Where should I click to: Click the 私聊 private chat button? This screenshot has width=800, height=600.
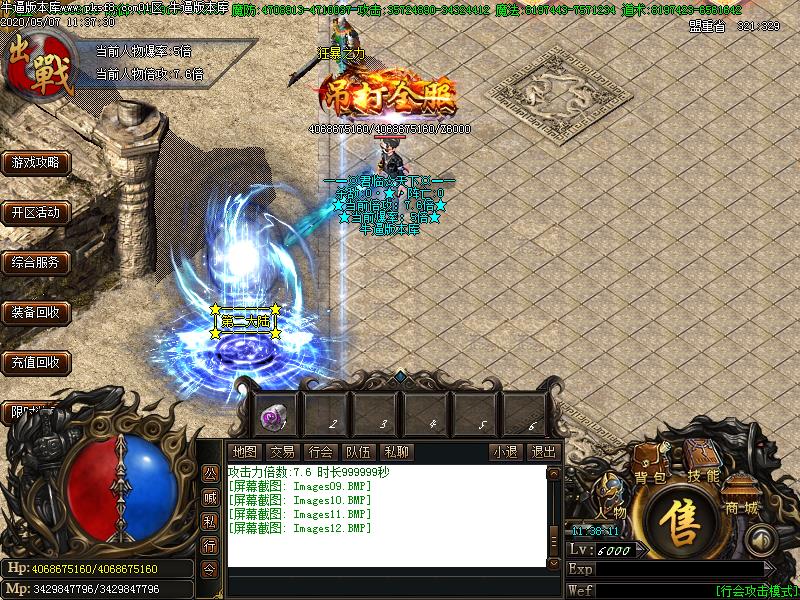click(396, 452)
